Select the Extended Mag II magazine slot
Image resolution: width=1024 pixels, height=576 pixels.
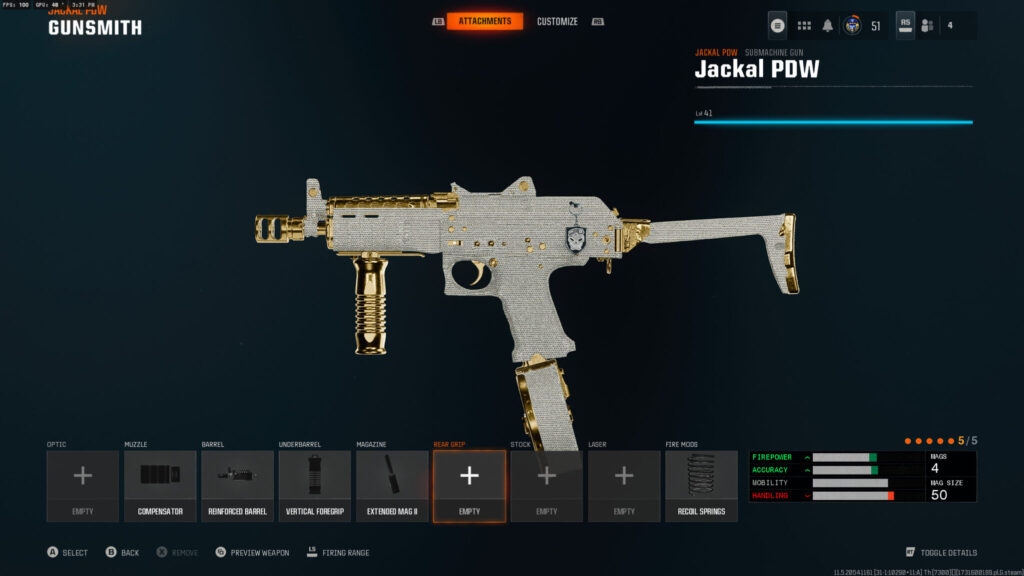[392, 485]
